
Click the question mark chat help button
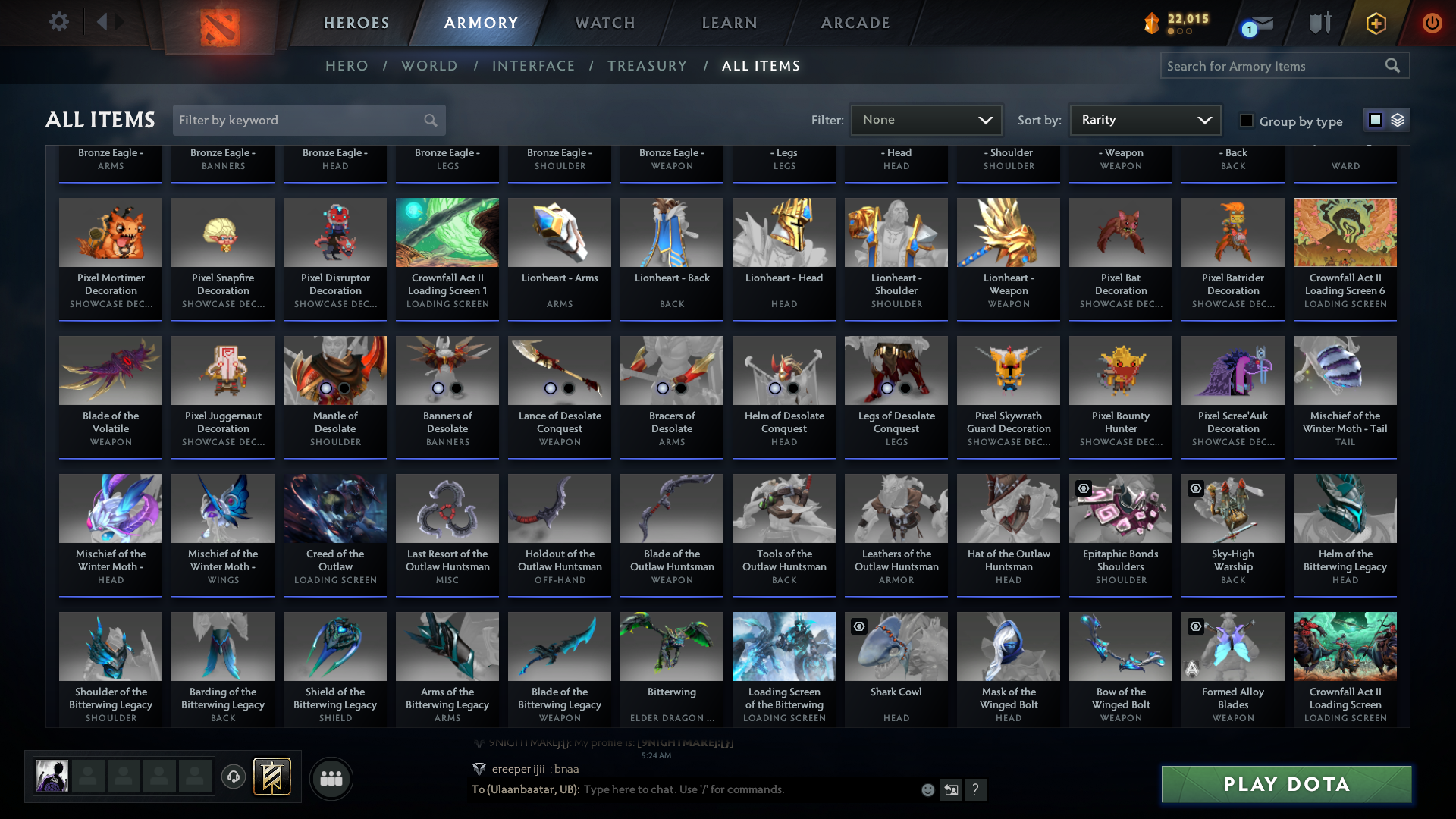coord(976,789)
